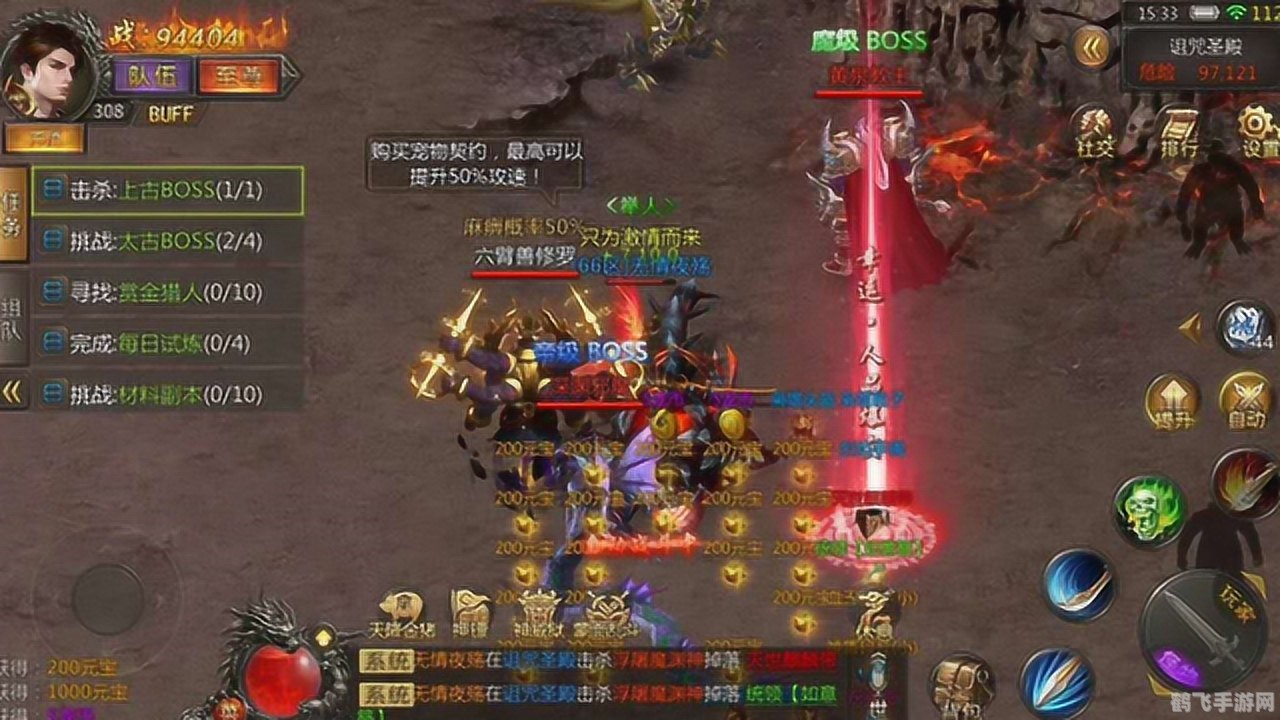Switch to the 至尊 tab
Image resolution: width=1280 pixels, height=720 pixels.
[x=237, y=73]
